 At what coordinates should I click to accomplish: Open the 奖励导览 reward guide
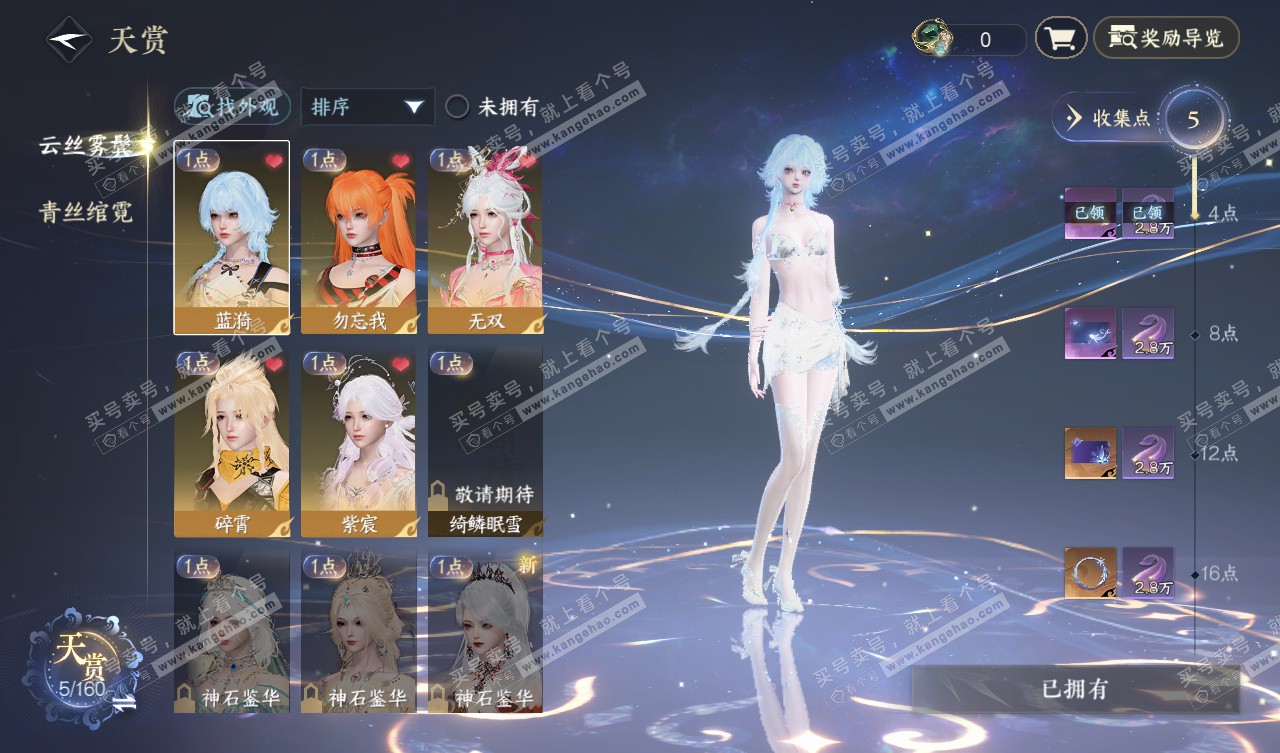pyautogui.click(x=1166, y=39)
